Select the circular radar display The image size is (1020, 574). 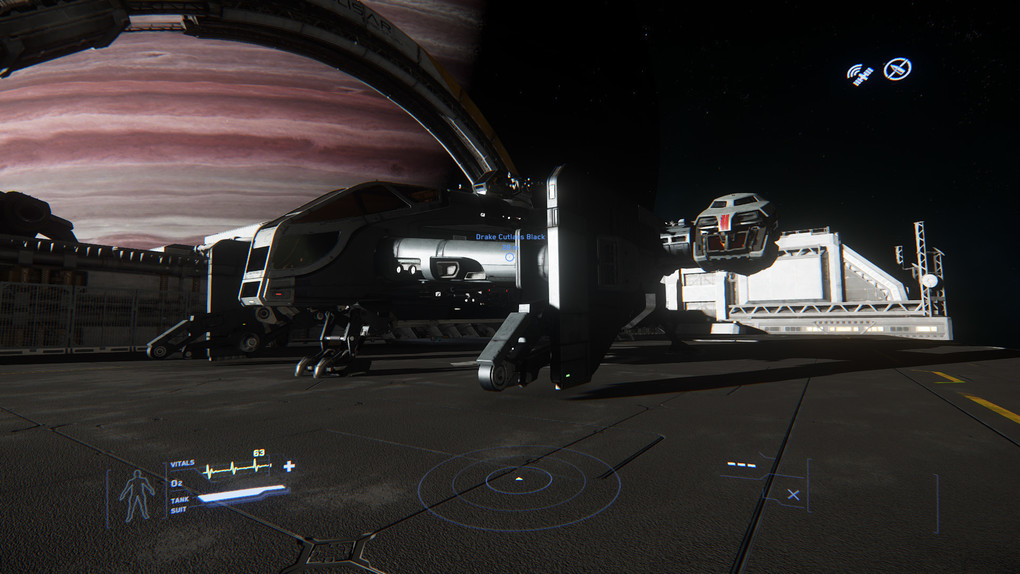pos(518,484)
